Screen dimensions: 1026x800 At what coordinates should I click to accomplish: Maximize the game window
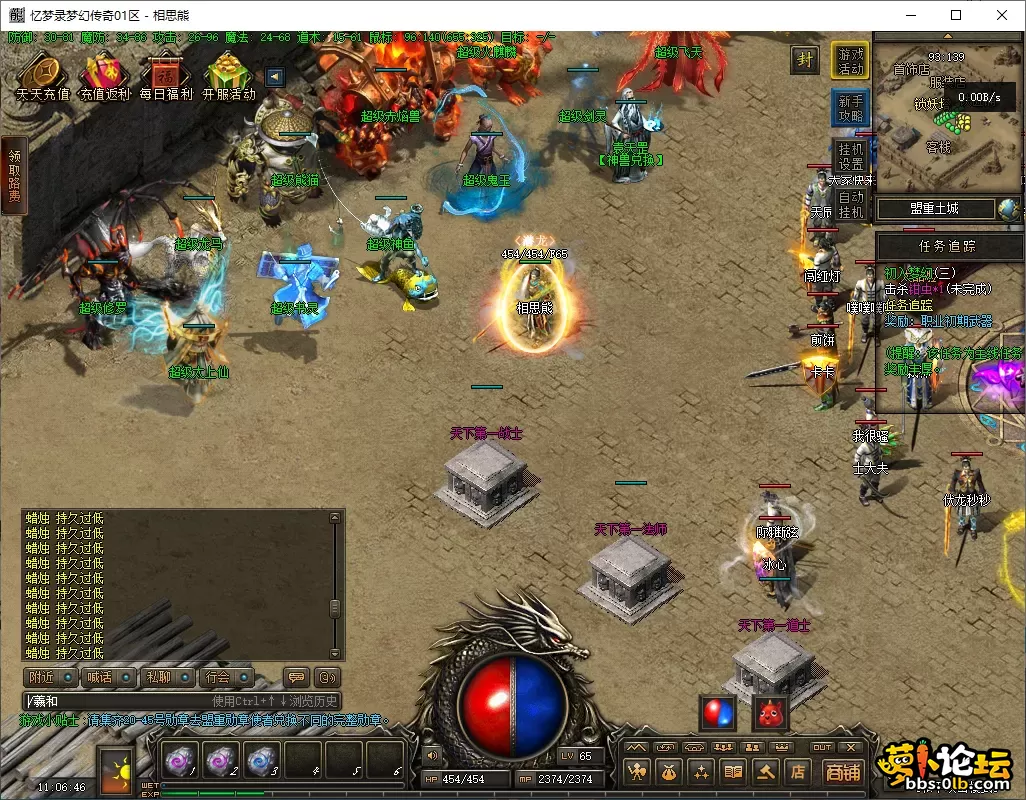coord(956,15)
